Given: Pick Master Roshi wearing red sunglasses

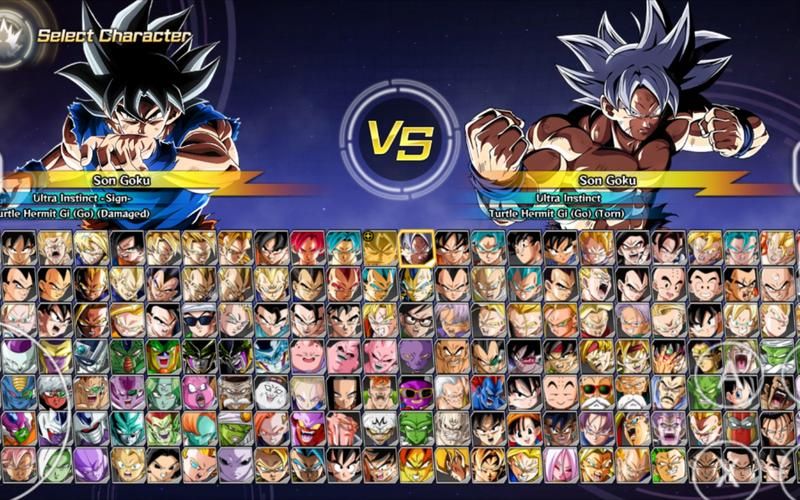Looking at the screenshot, I should 598,391.
